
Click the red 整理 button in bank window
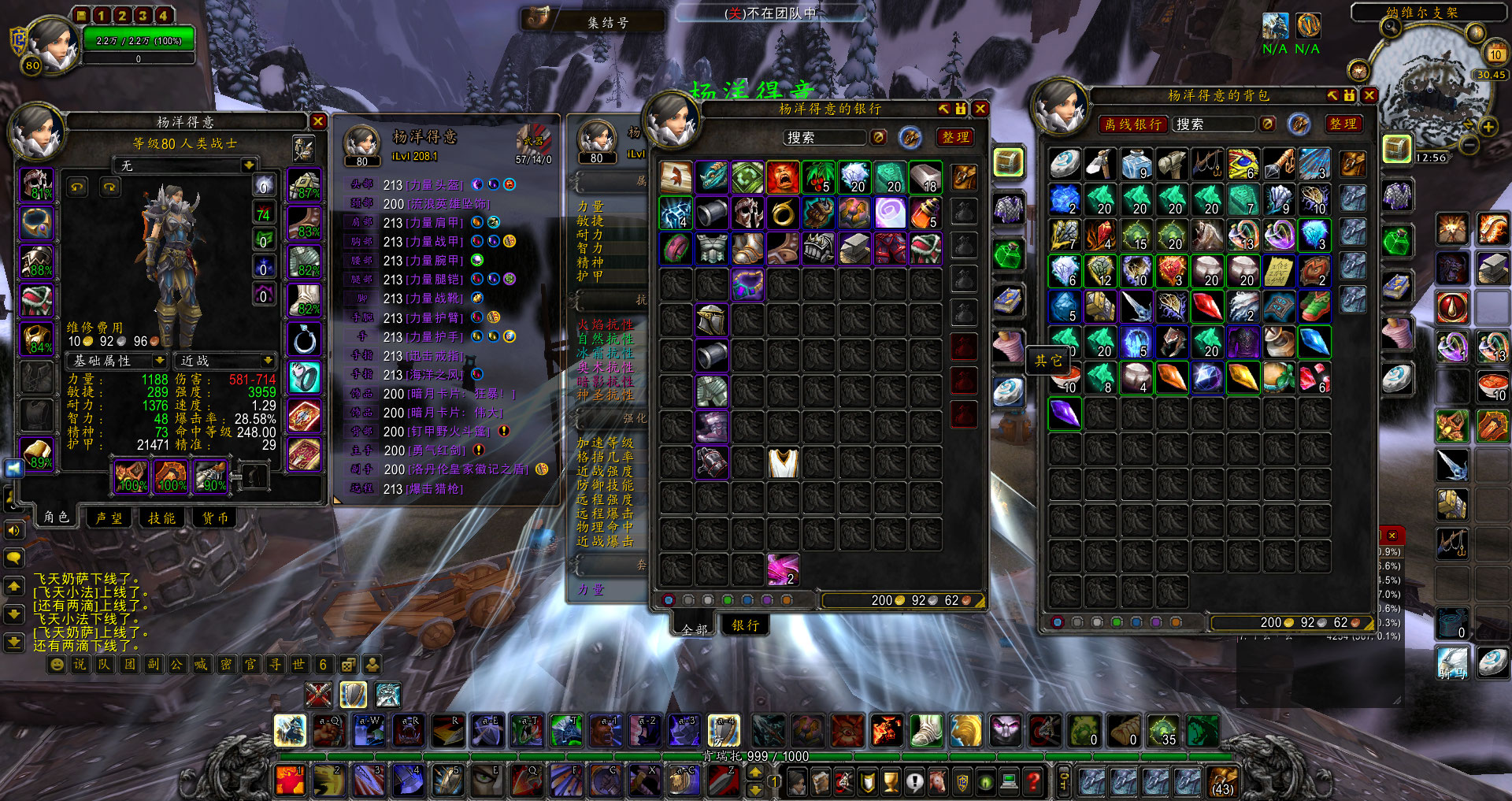(955, 137)
